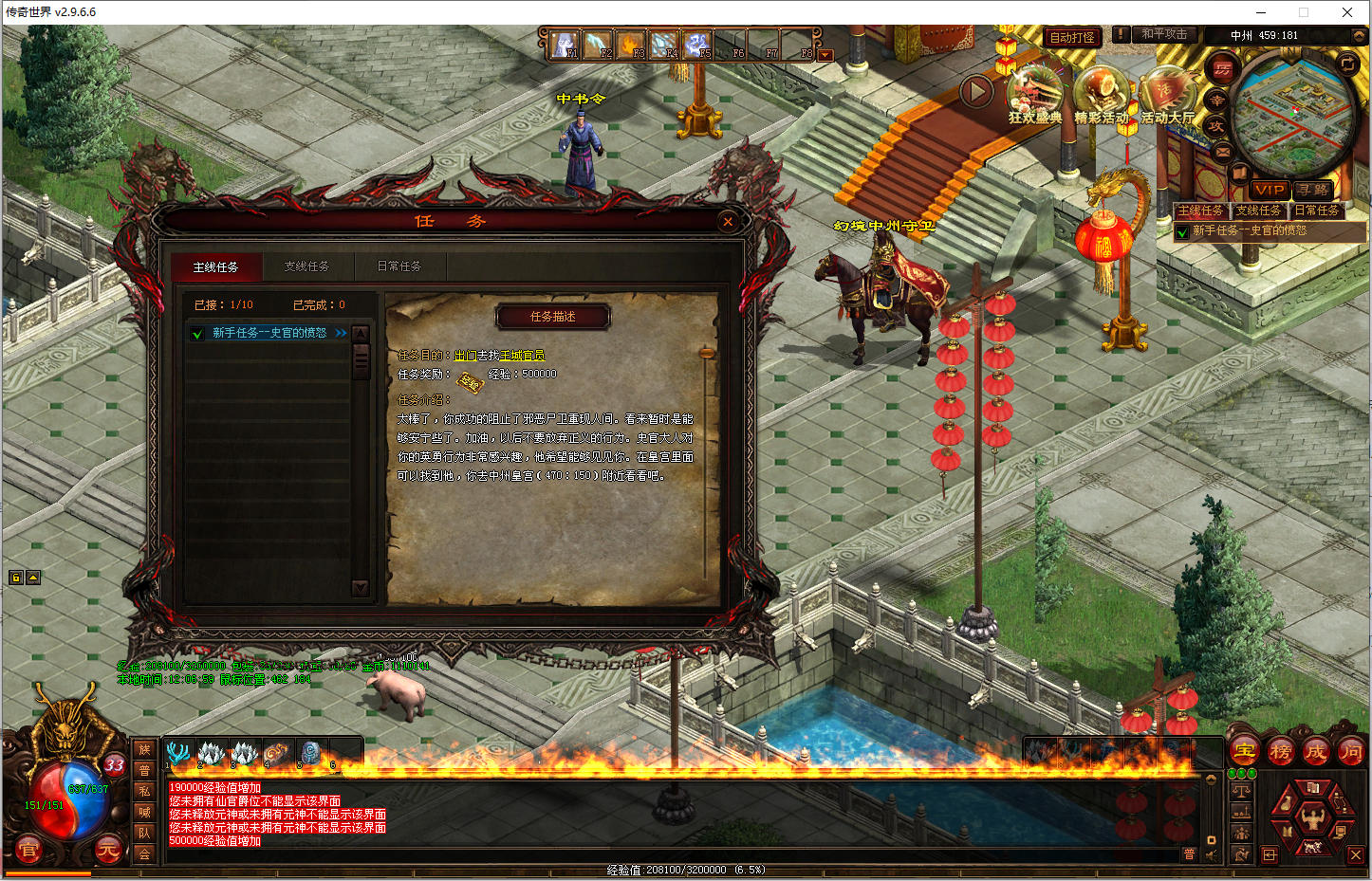
Task: Close the 任务 quest window
Action: pyautogui.click(x=728, y=222)
